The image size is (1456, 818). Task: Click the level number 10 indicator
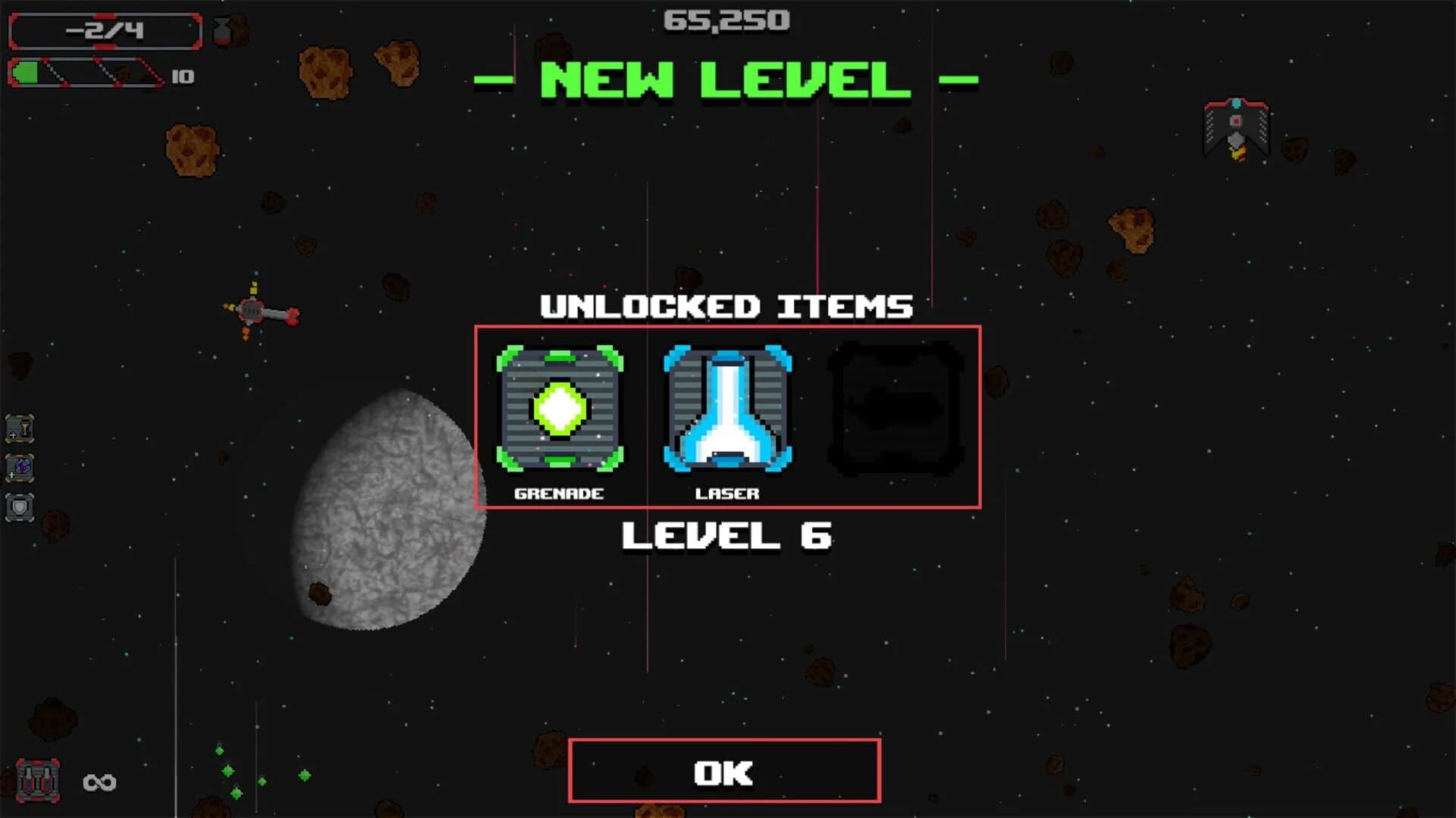182,77
